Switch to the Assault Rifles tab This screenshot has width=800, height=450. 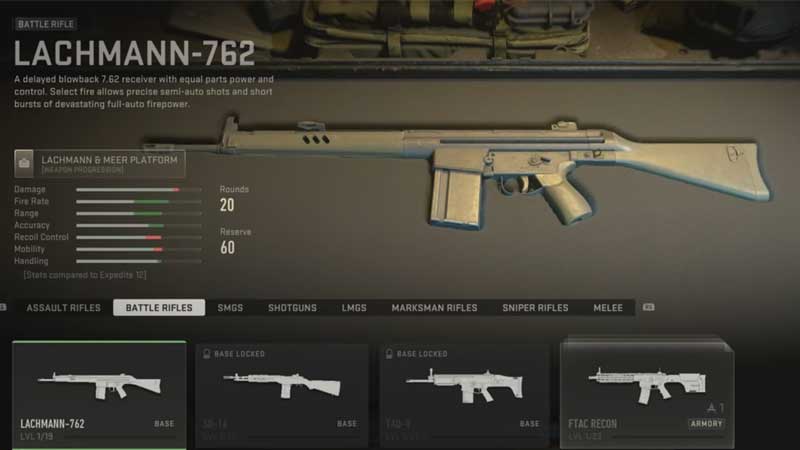coord(63,308)
